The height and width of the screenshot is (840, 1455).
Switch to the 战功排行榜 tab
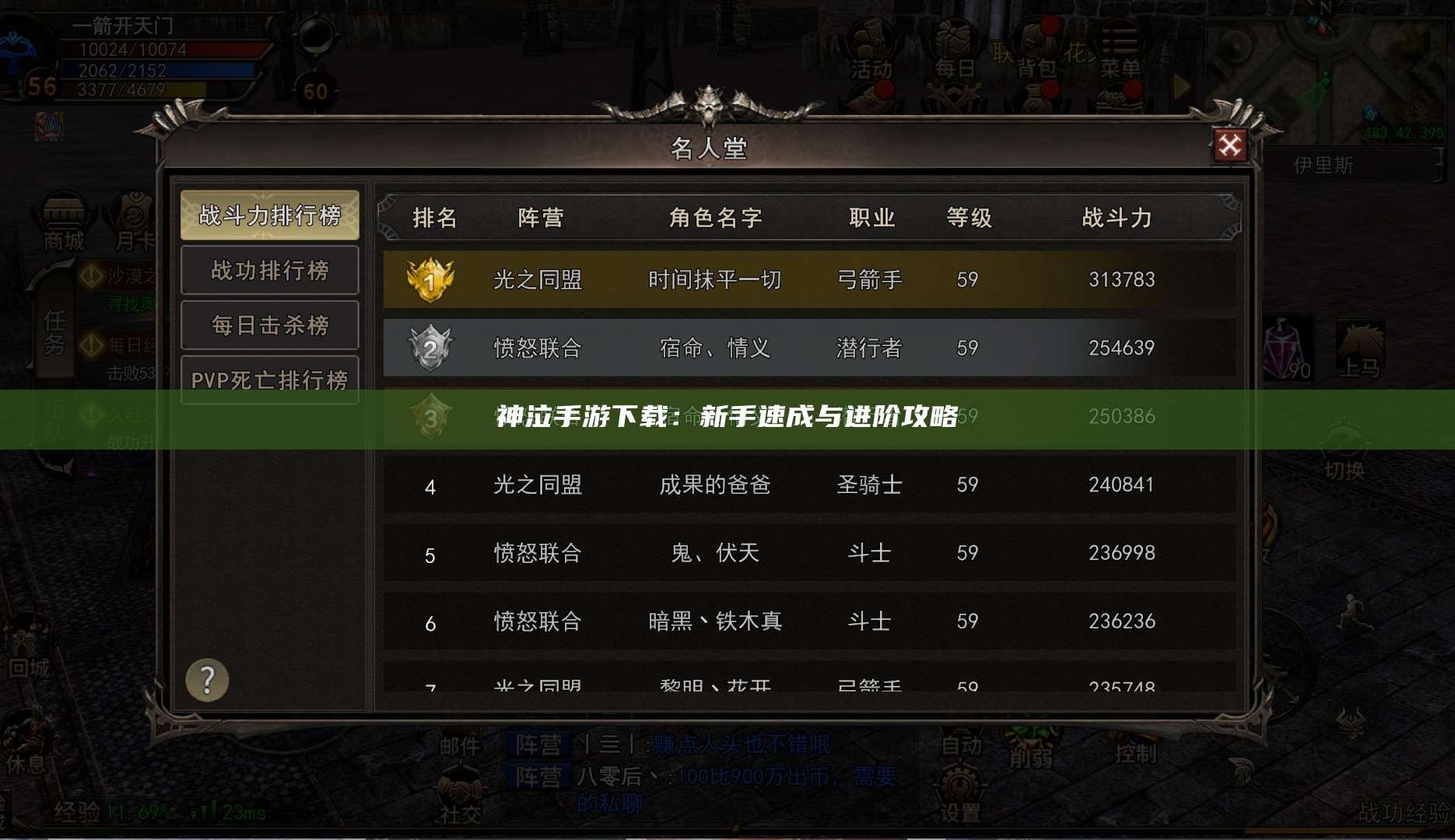[269, 270]
